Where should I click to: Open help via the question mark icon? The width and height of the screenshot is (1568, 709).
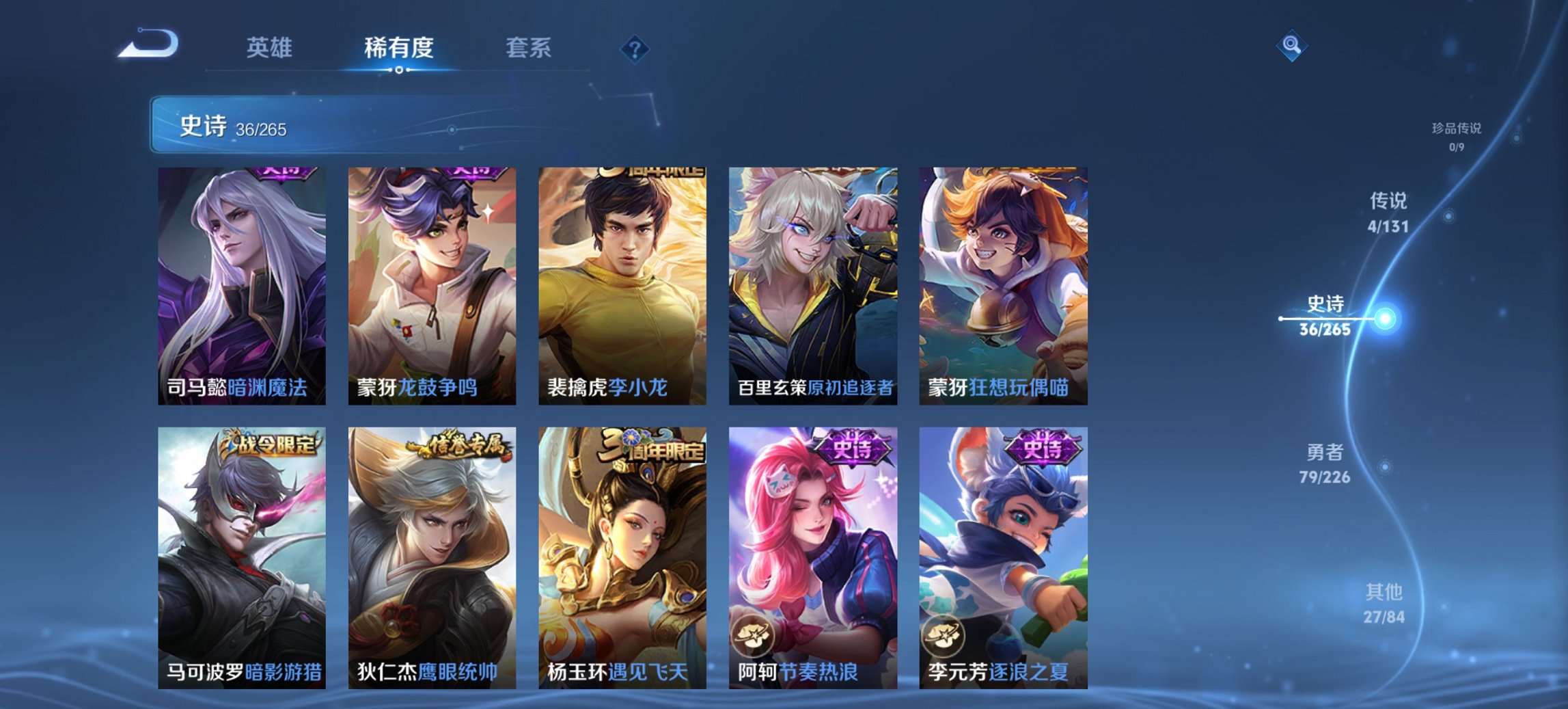point(635,48)
